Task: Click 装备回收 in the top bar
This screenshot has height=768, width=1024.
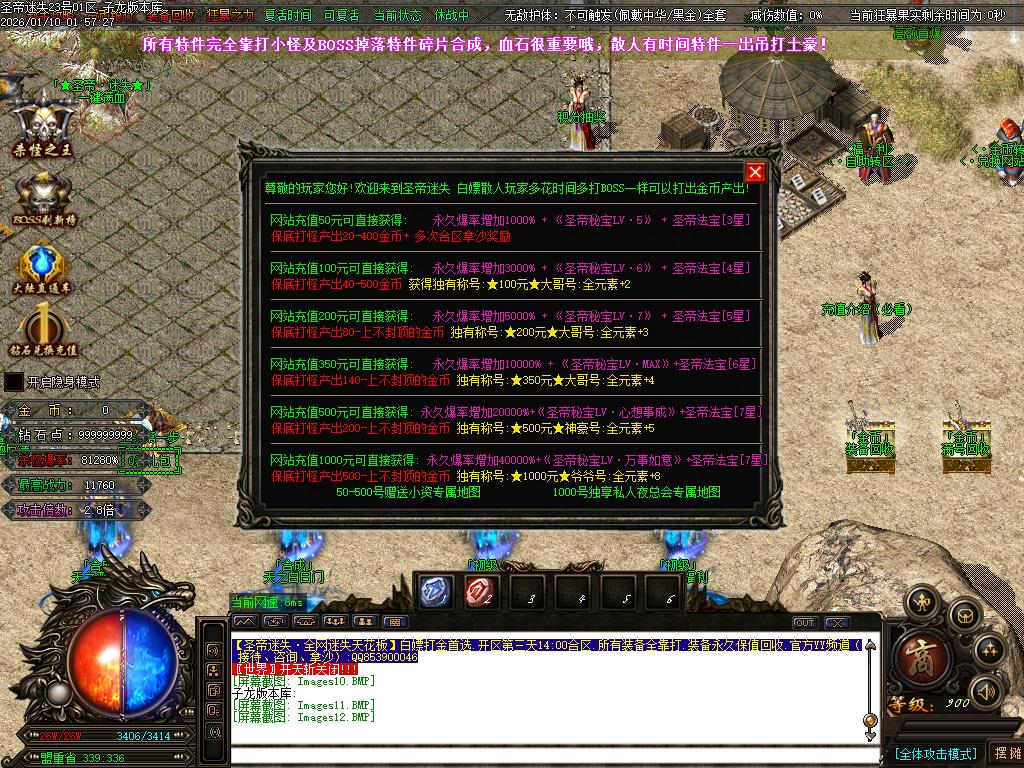Action: pyautogui.click(x=171, y=16)
